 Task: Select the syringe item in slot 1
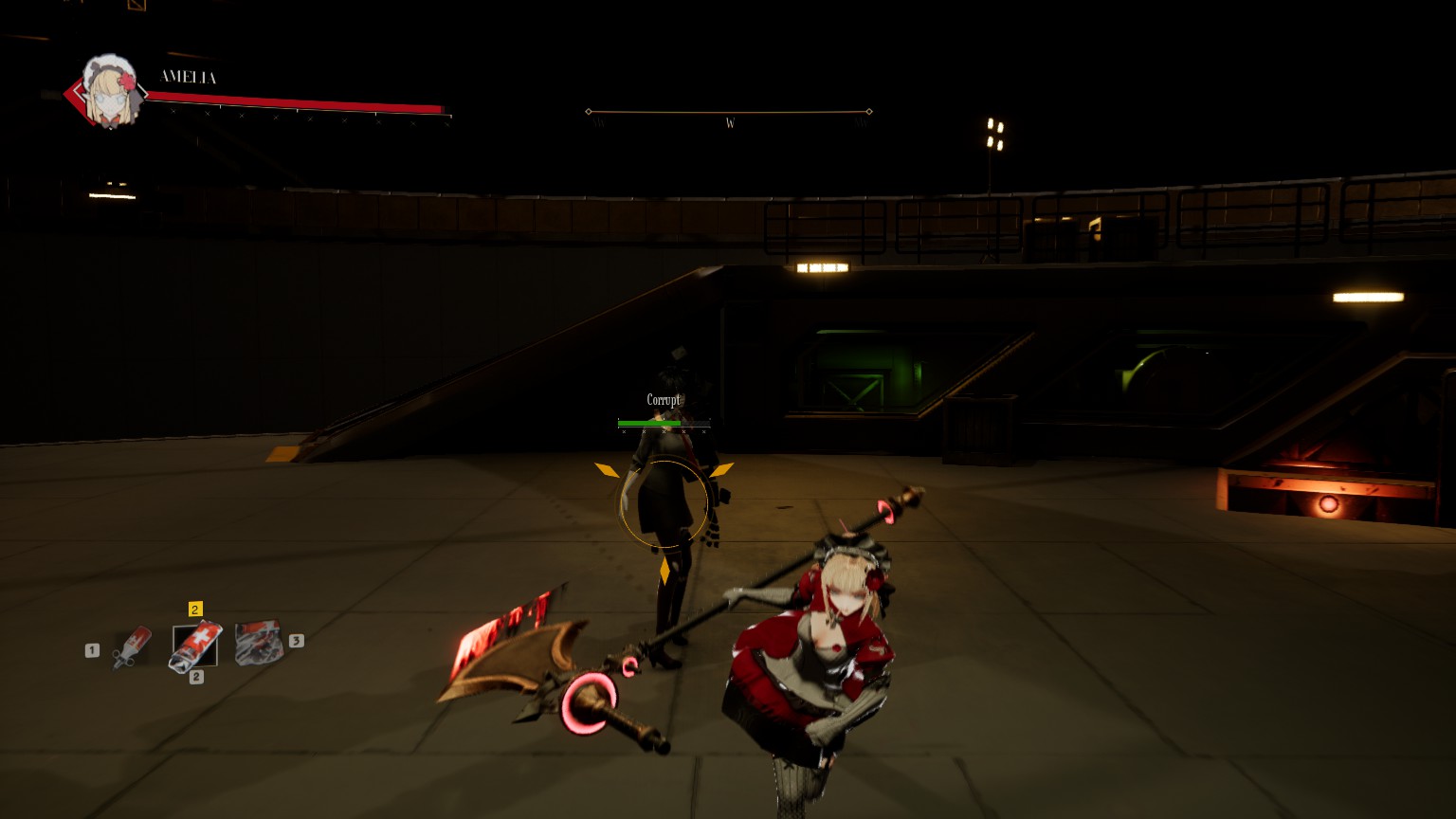132,646
